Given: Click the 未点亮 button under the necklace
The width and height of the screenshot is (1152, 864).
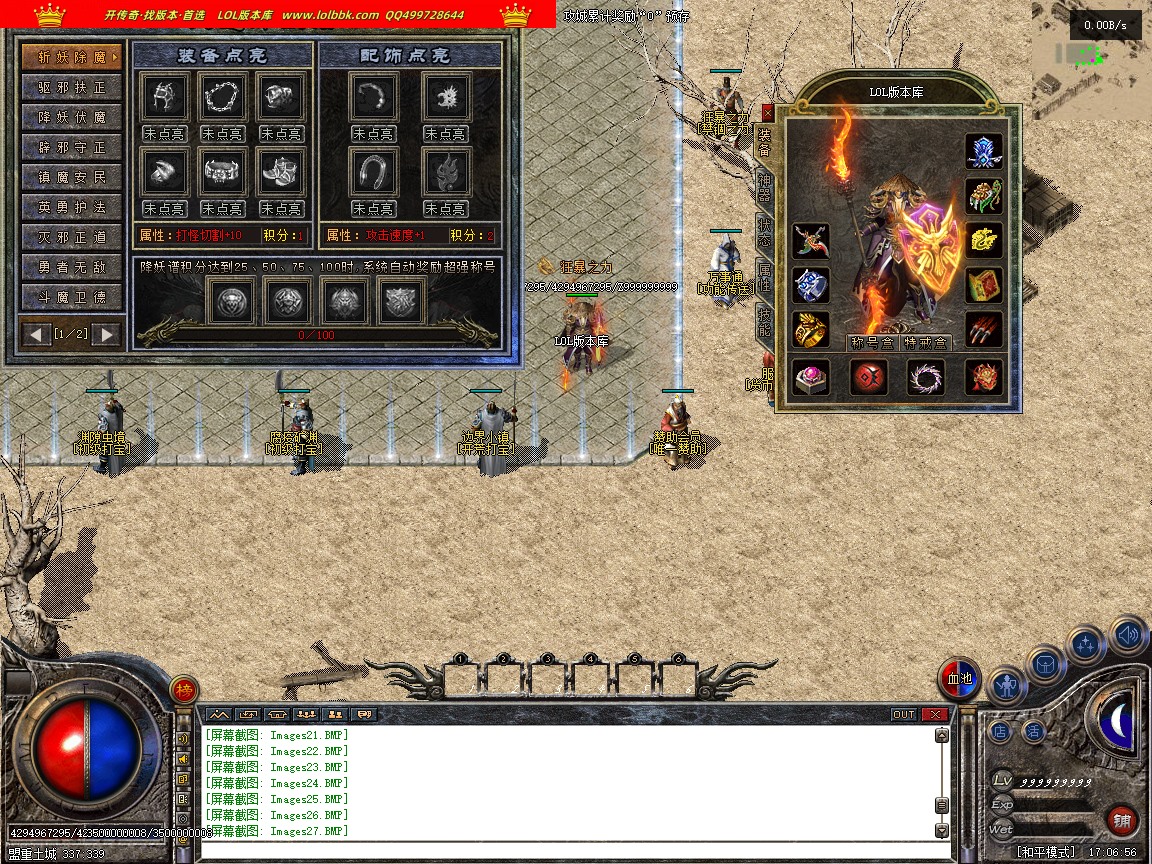Looking at the screenshot, I should [x=222, y=133].
